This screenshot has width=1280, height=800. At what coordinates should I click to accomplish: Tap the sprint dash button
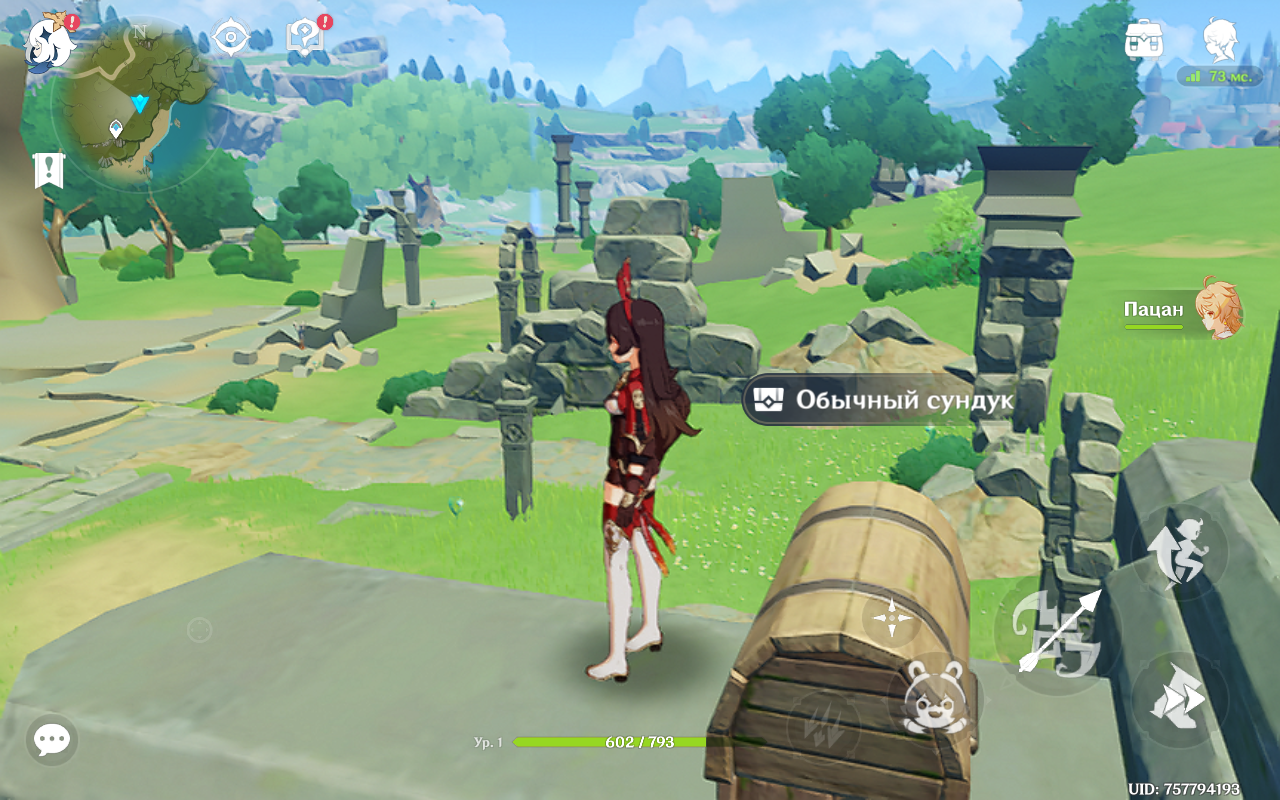click(1180, 700)
